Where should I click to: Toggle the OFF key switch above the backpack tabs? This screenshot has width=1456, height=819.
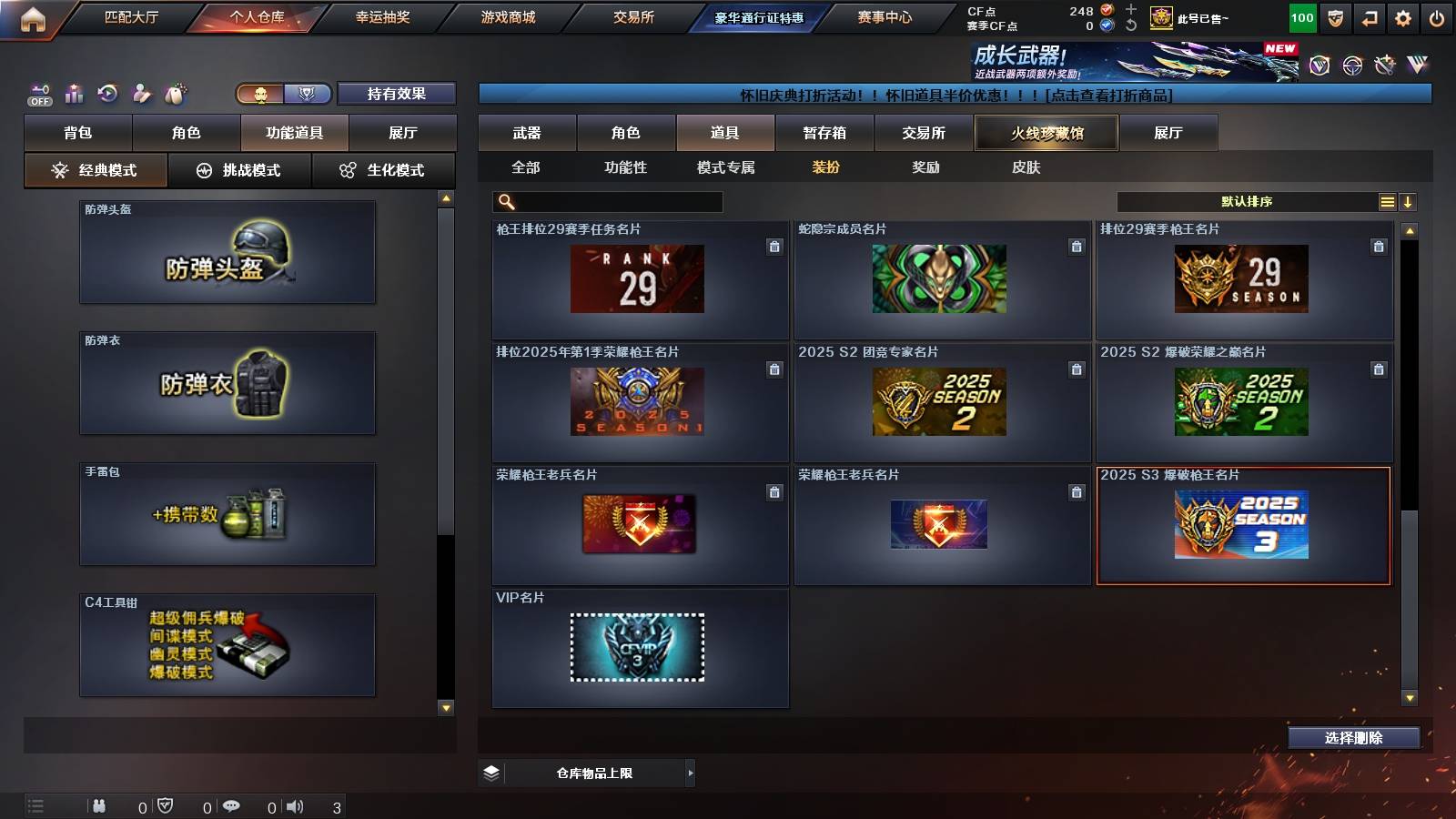(39, 93)
